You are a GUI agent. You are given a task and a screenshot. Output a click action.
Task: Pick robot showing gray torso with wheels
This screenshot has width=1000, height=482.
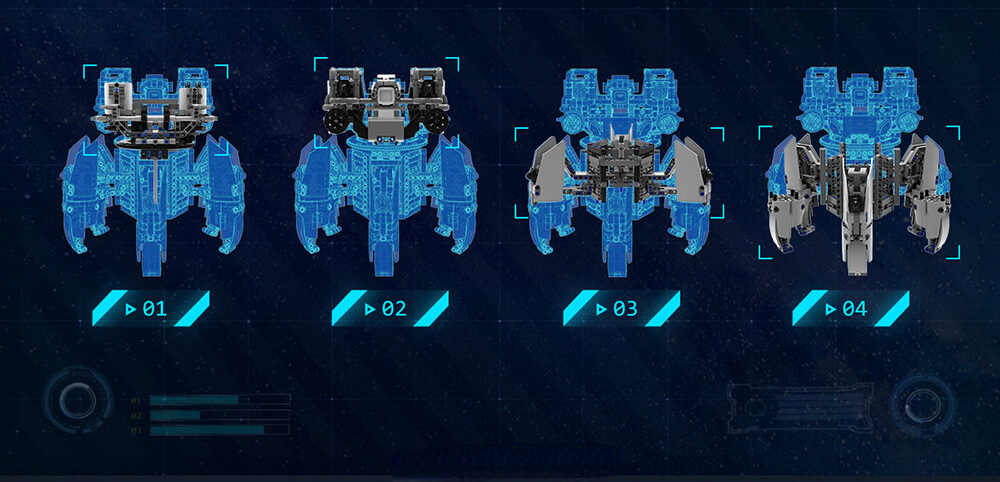pos(385,170)
